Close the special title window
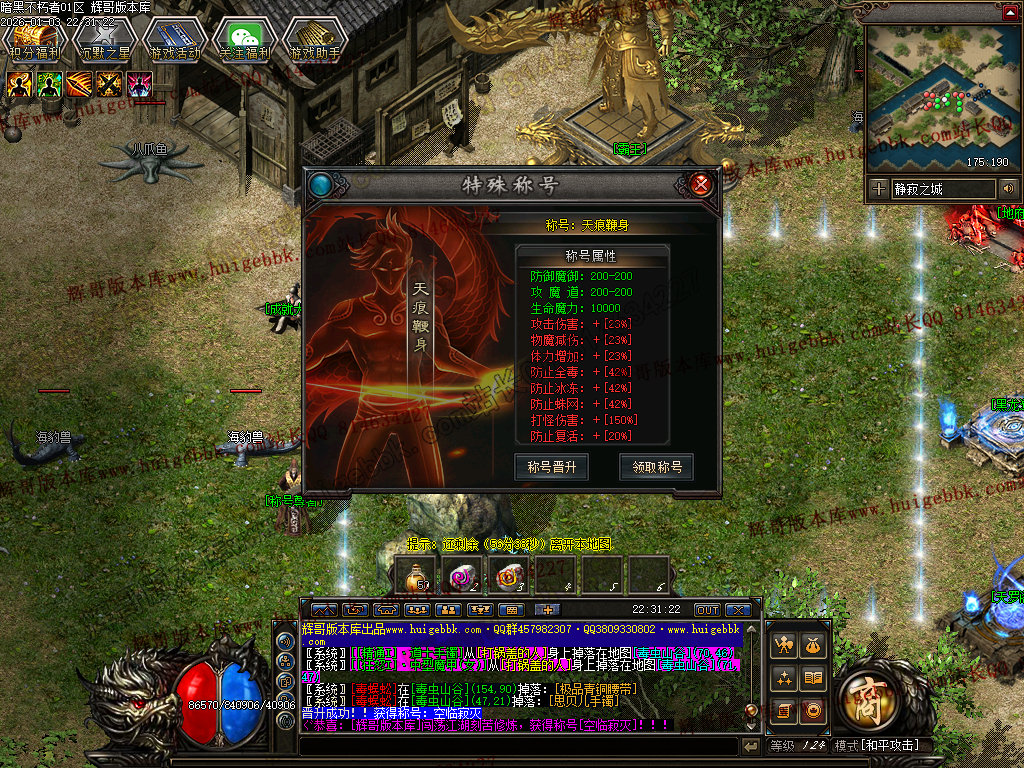The width and height of the screenshot is (1024, 768). (701, 184)
